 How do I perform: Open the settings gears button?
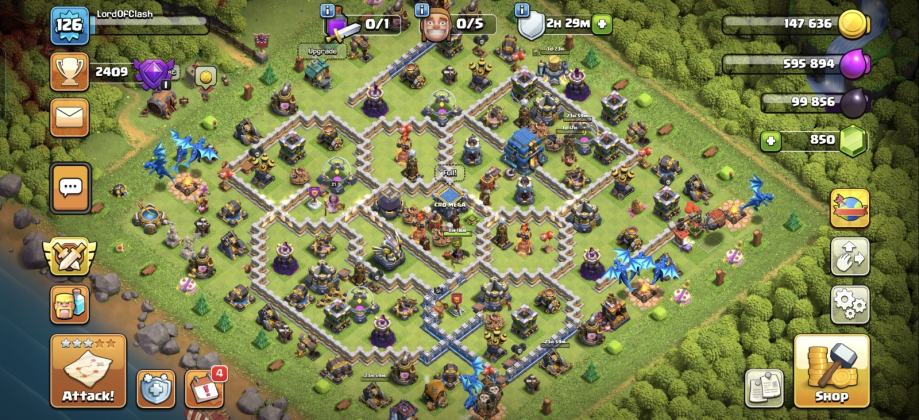(849, 301)
